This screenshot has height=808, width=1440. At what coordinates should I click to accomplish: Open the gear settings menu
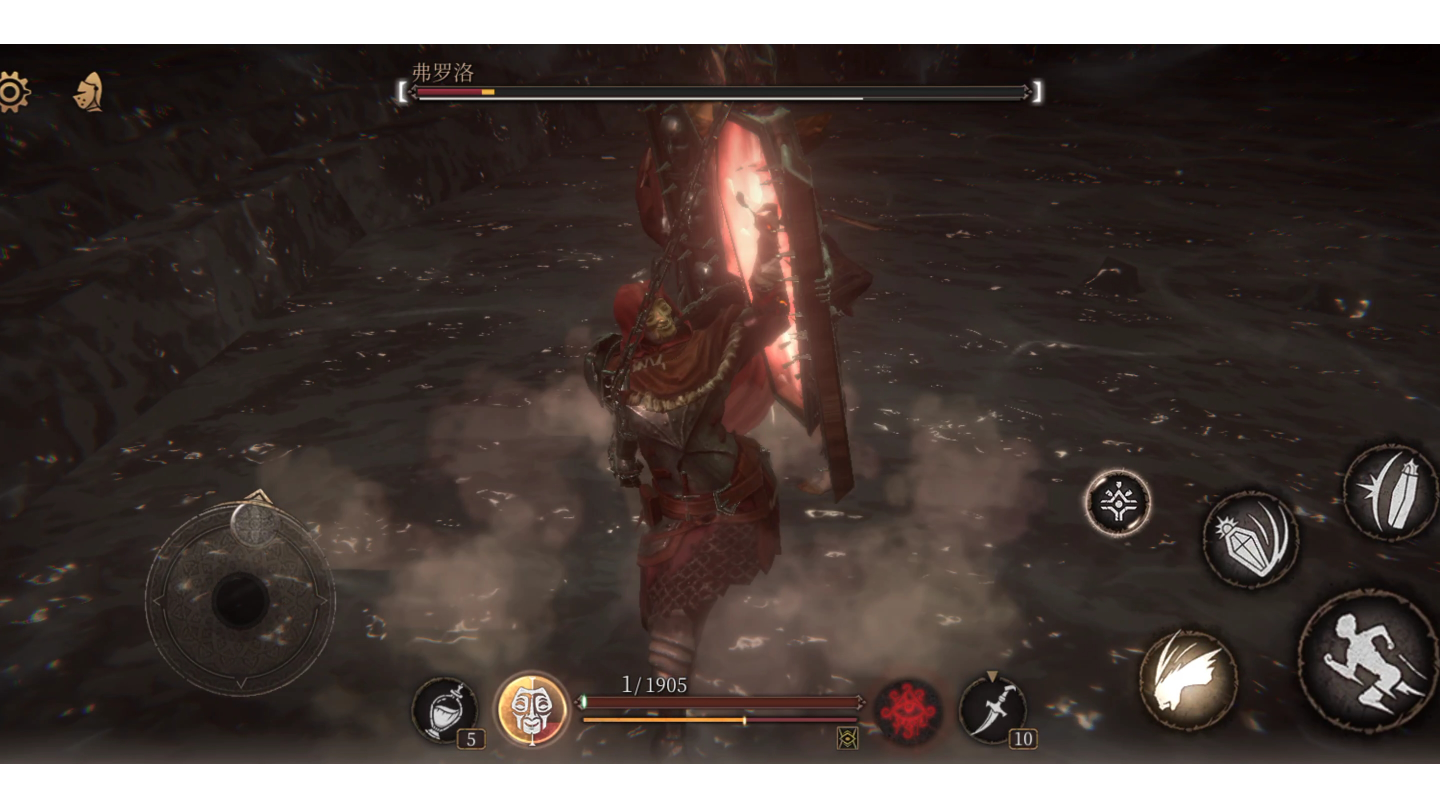[12, 93]
